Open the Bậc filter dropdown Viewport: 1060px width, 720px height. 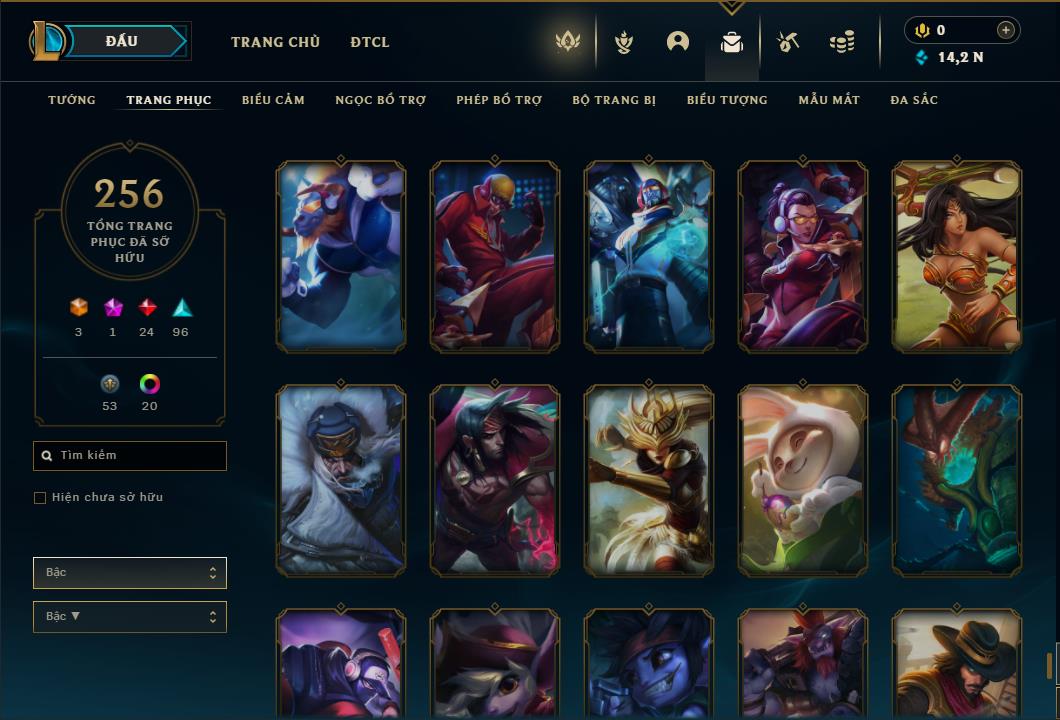(130, 573)
